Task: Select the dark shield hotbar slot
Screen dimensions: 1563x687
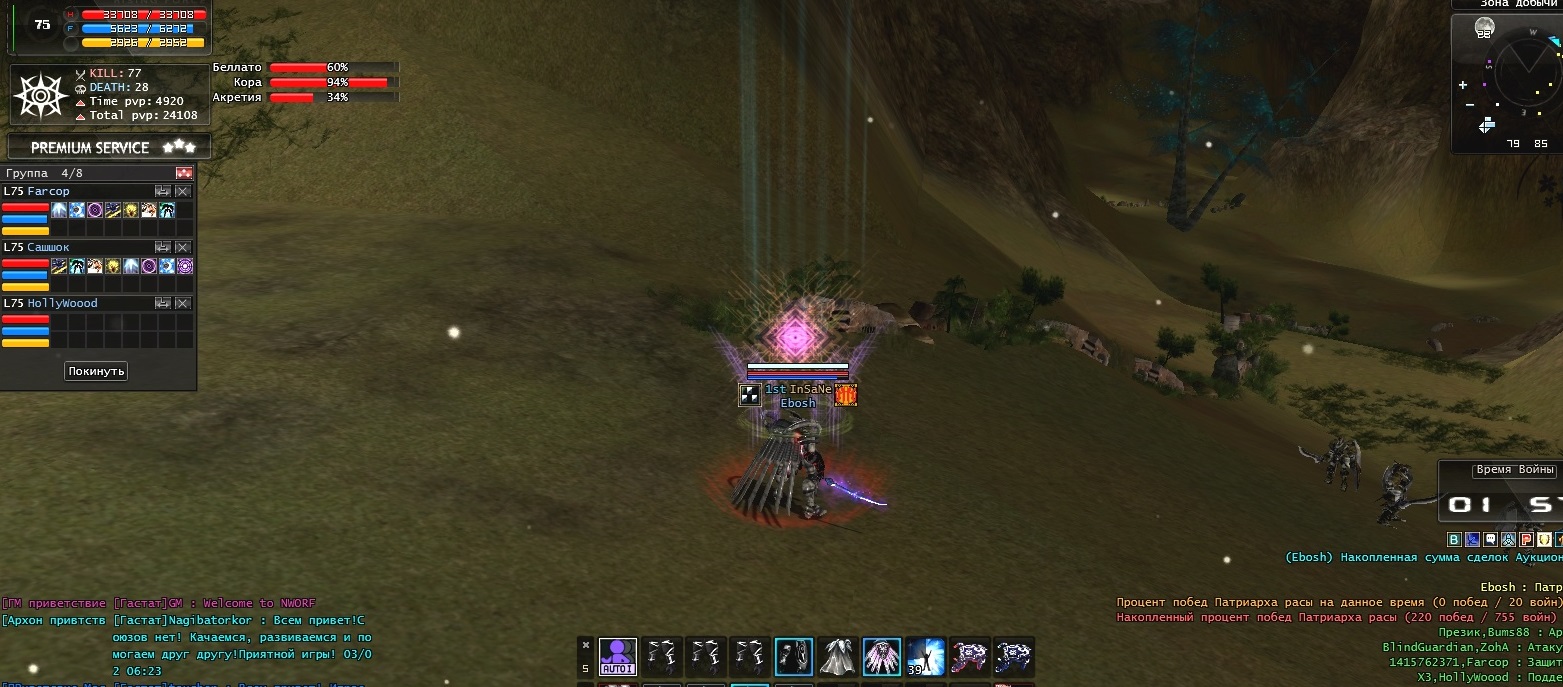Action: (x=794, y=657)
